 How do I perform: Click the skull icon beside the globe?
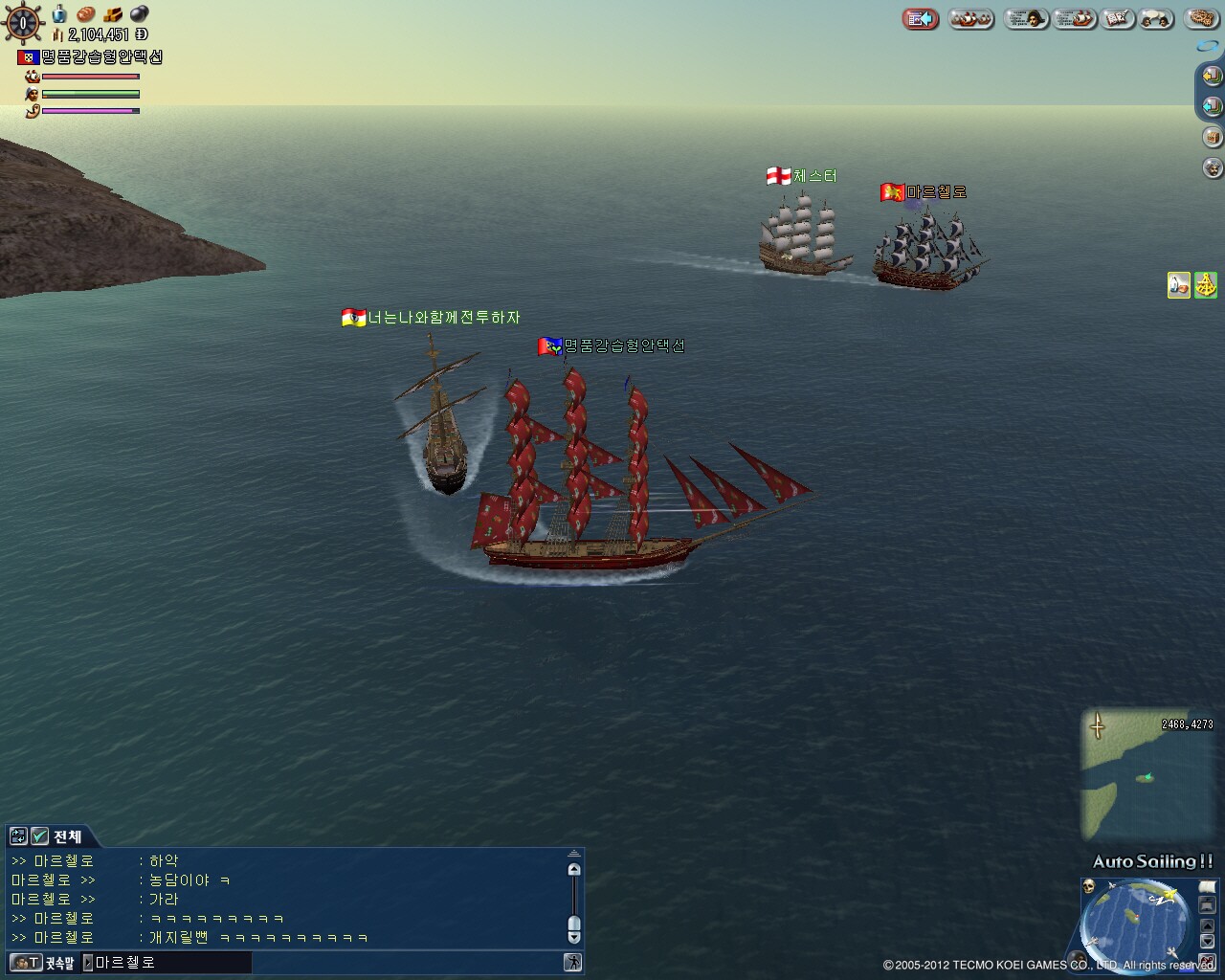[1088, 887]
